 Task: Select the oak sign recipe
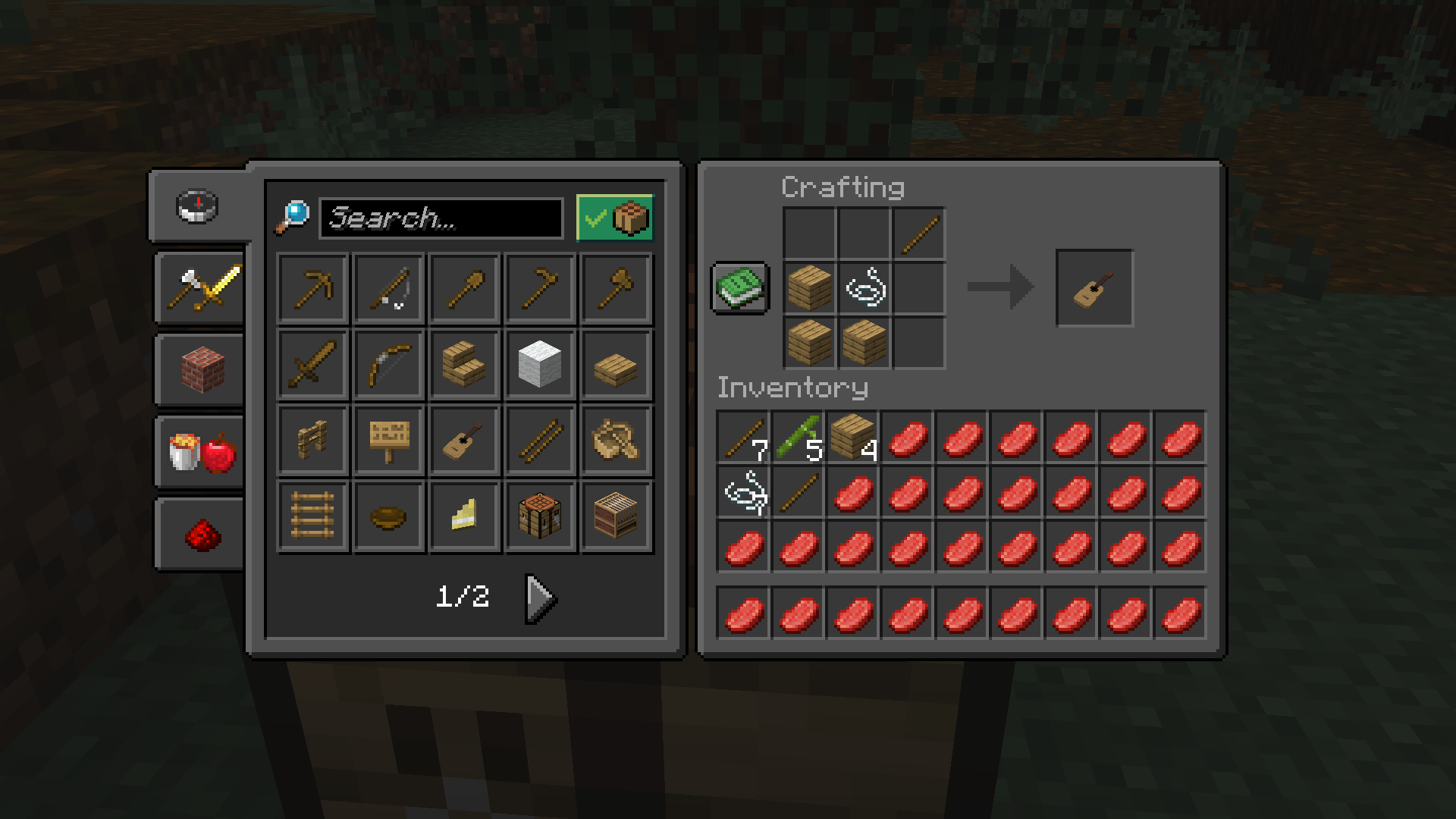click(x=388, y=441)
